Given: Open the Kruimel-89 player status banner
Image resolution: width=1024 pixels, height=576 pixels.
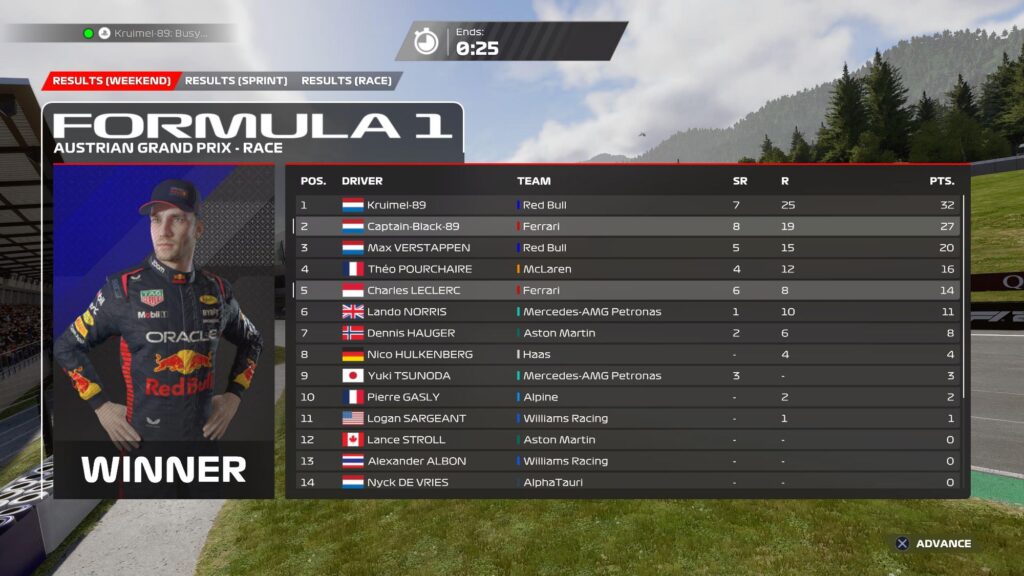Looking at the screenshot, I should [x=150, y=33].
